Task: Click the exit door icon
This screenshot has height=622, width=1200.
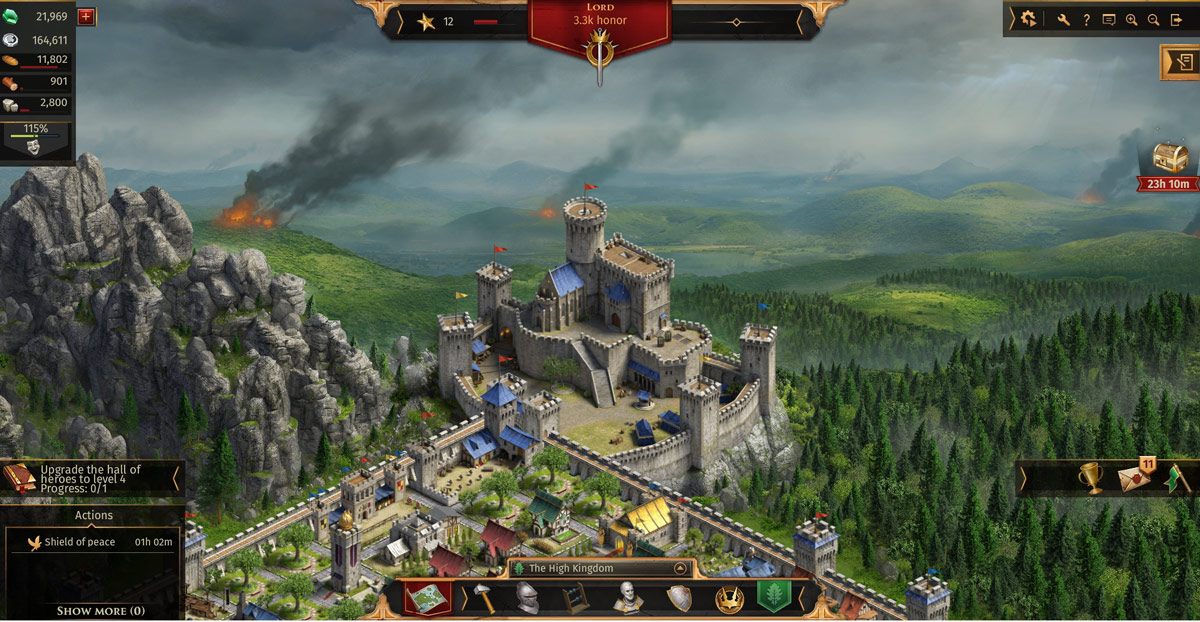Action: coord(1177,19)
